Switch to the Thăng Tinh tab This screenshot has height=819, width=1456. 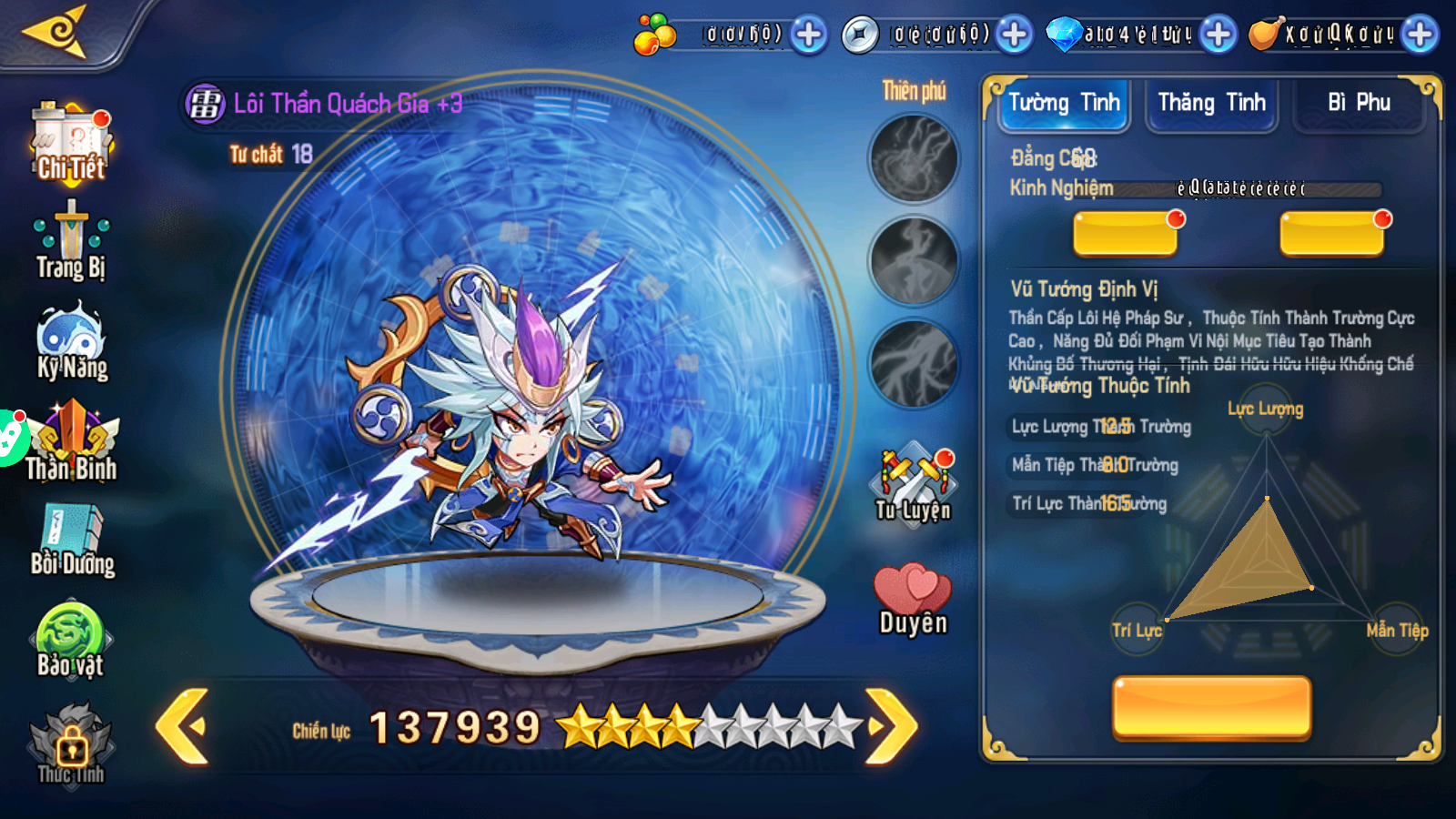[x=1211, y=103]
